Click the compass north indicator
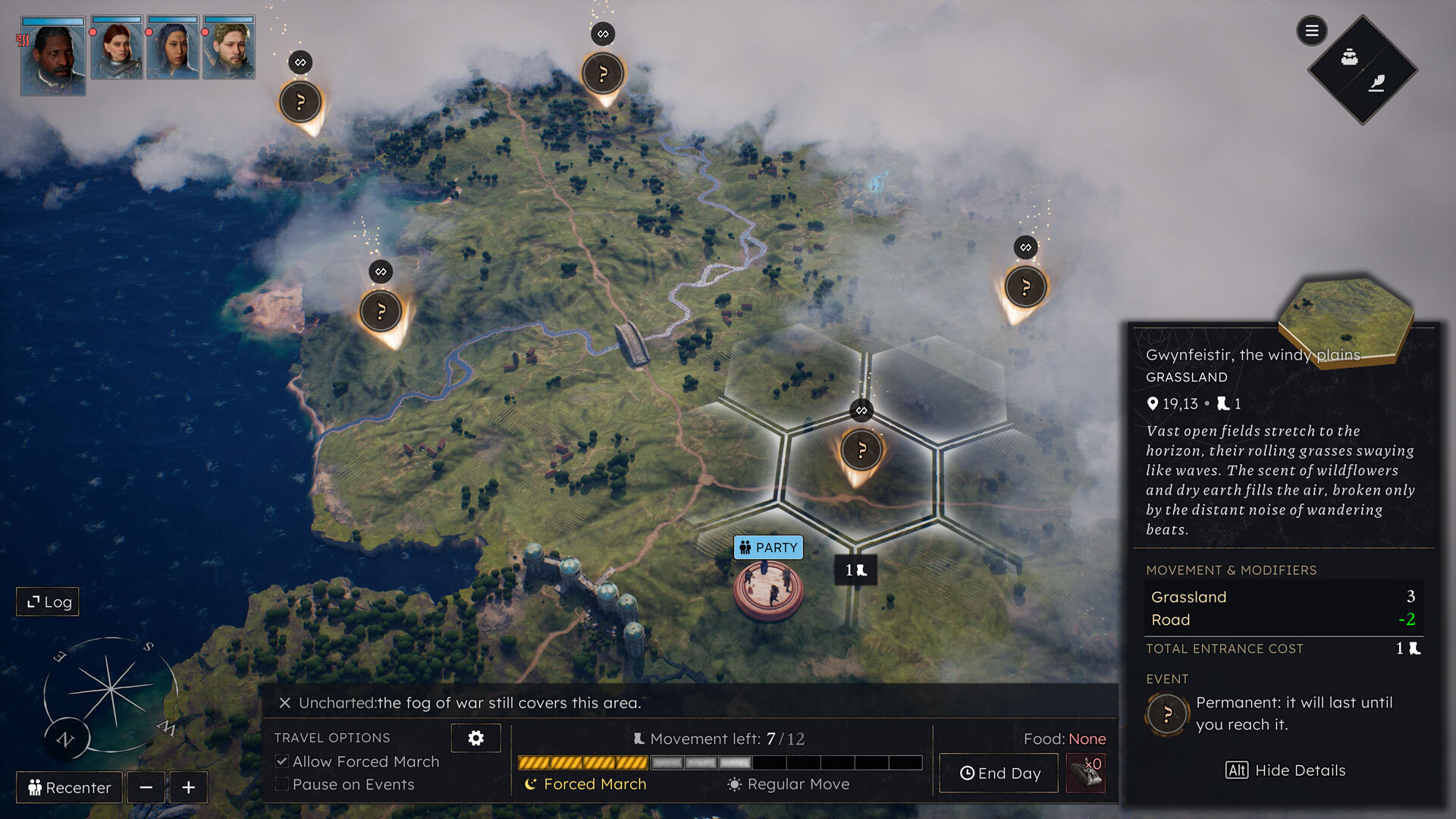The height and width of the screenshot is (819, 1456). tap(66, 739)
